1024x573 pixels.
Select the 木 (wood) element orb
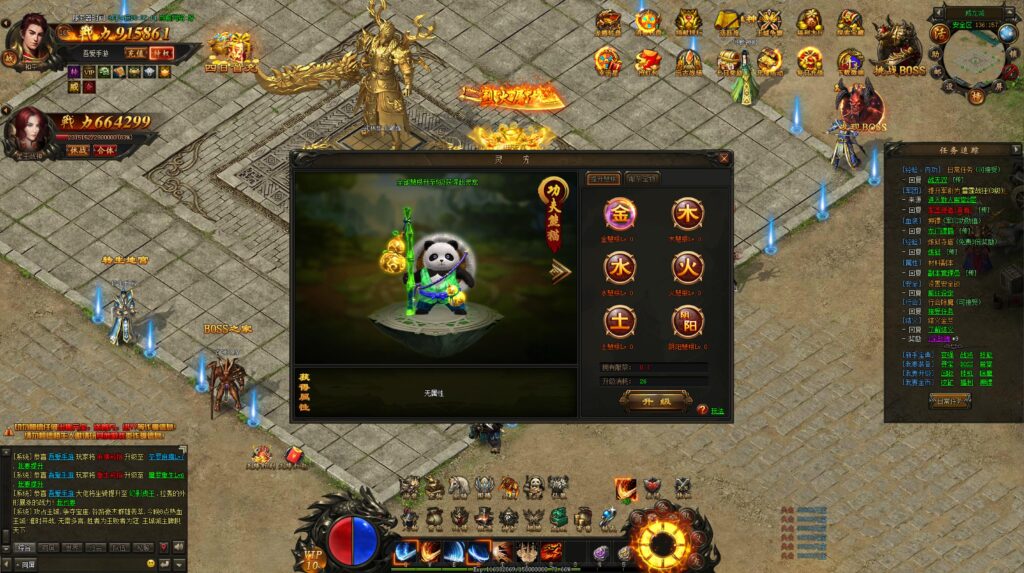coord(687,214)
